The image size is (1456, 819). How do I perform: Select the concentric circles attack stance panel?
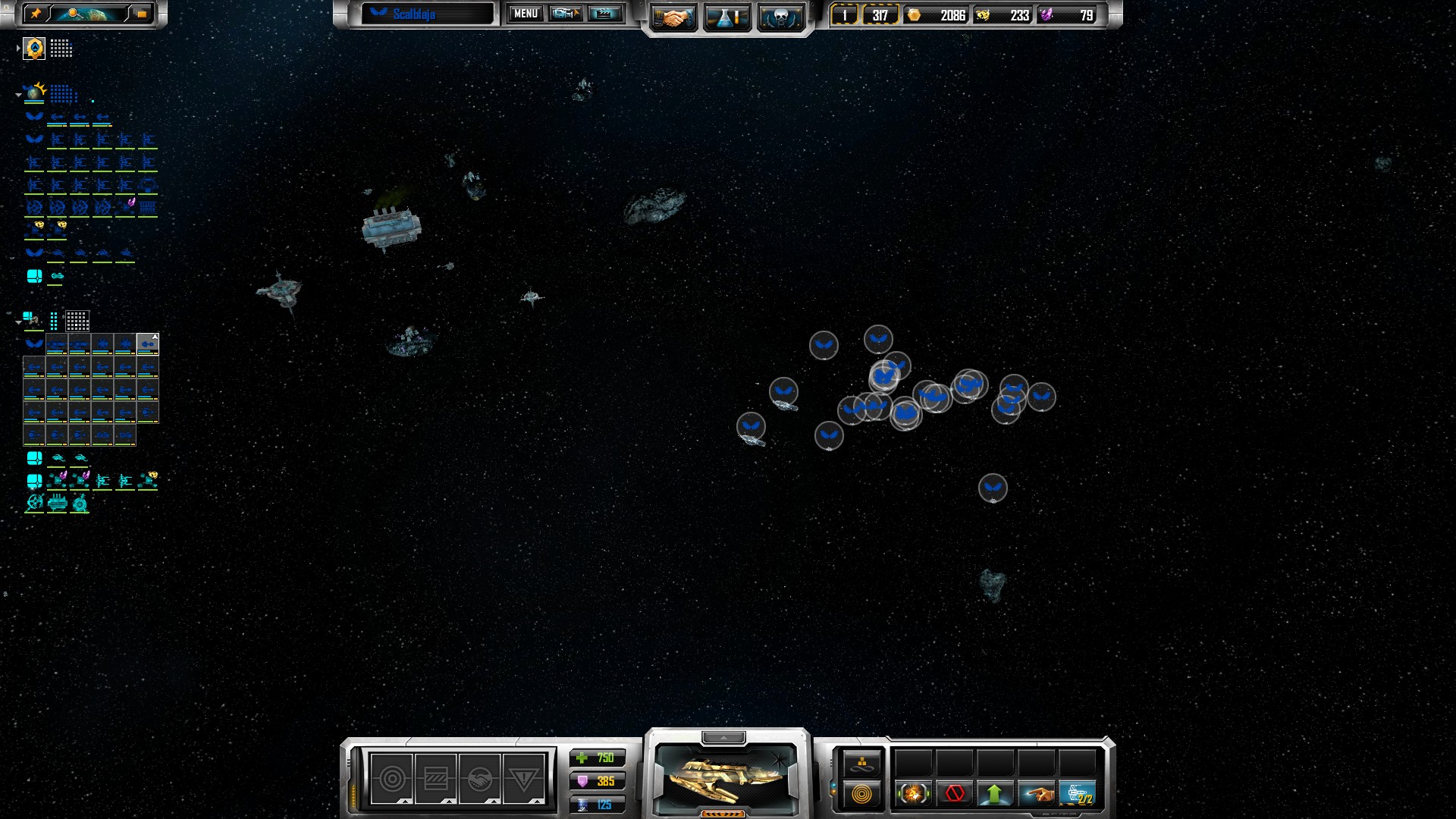pyautogui.click(x=392, y=779)
